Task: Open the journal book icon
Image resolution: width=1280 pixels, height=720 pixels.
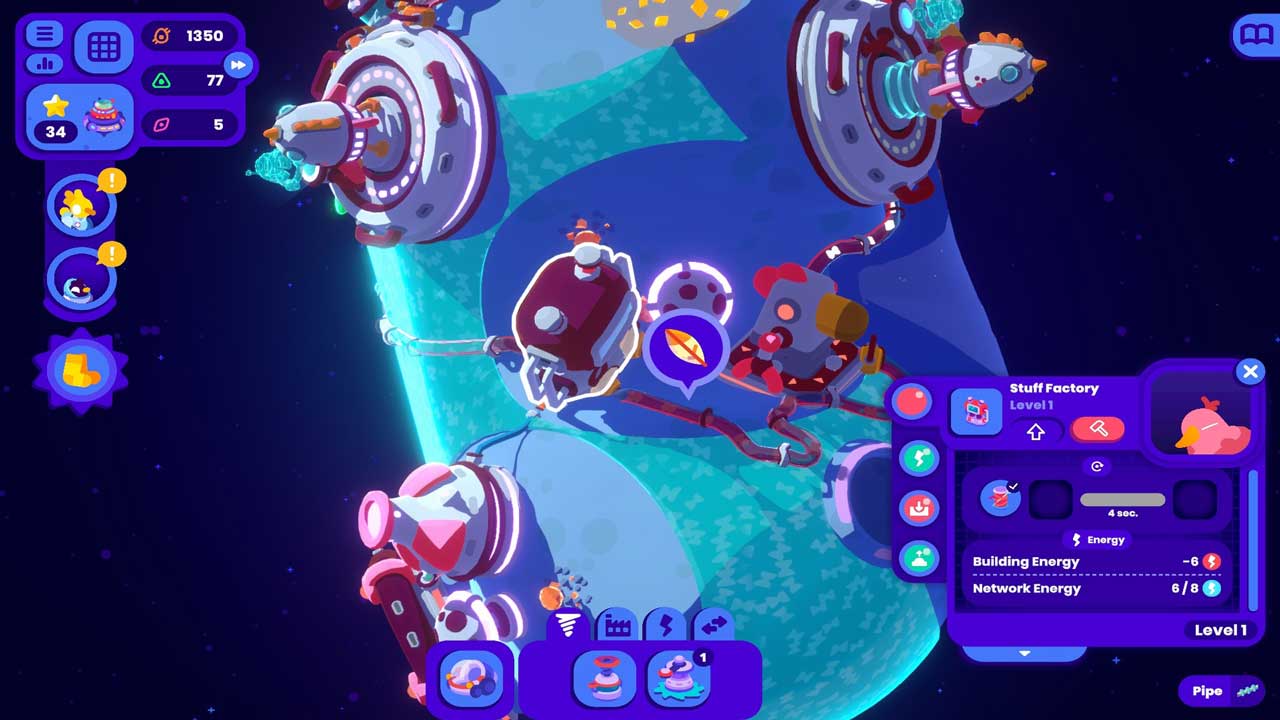Action: (1255, 37)
